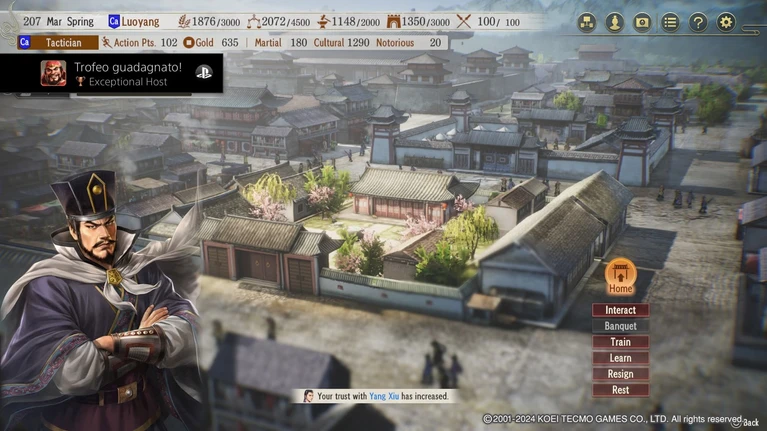Show help via the question mark icon
Viewport: 767px width, 431px height.
coord(698,22)
